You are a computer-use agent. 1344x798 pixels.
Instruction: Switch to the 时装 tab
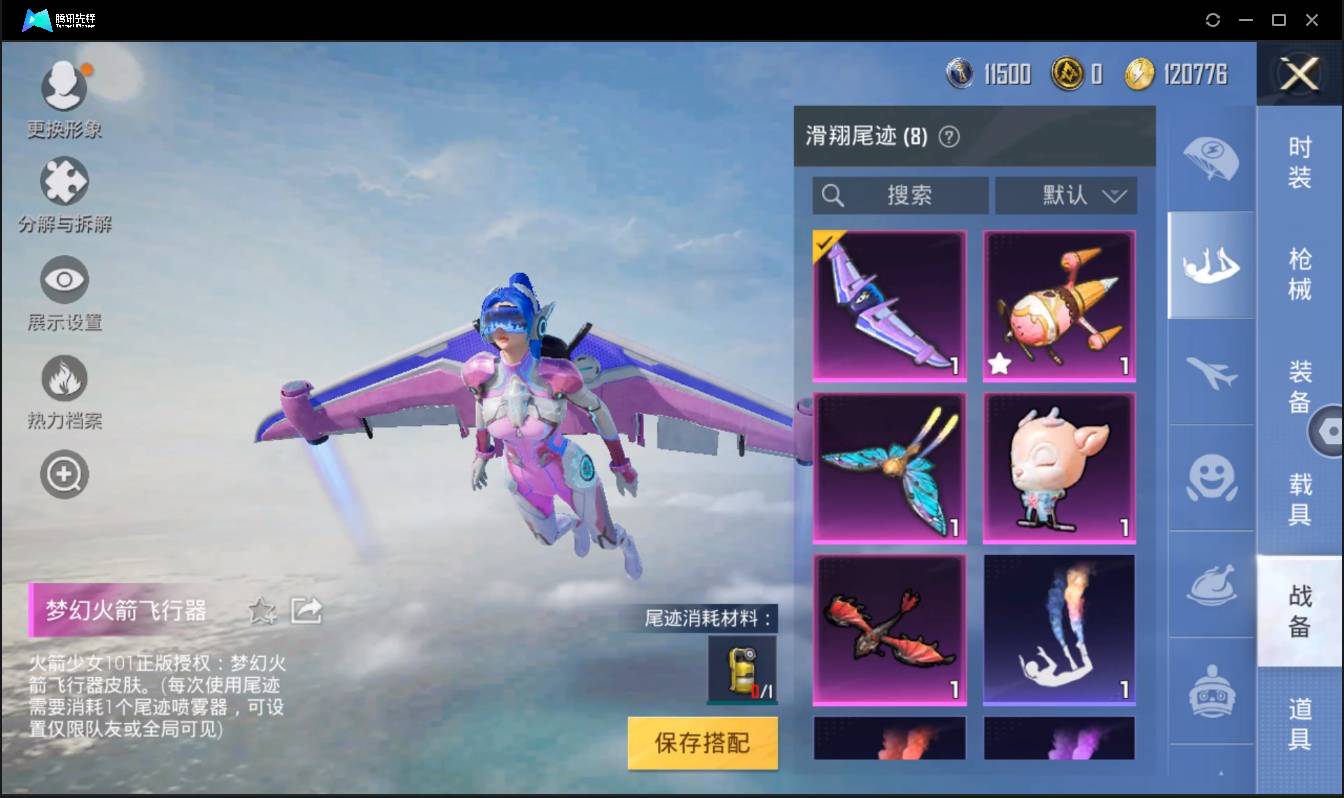(x=1300, y=160)
